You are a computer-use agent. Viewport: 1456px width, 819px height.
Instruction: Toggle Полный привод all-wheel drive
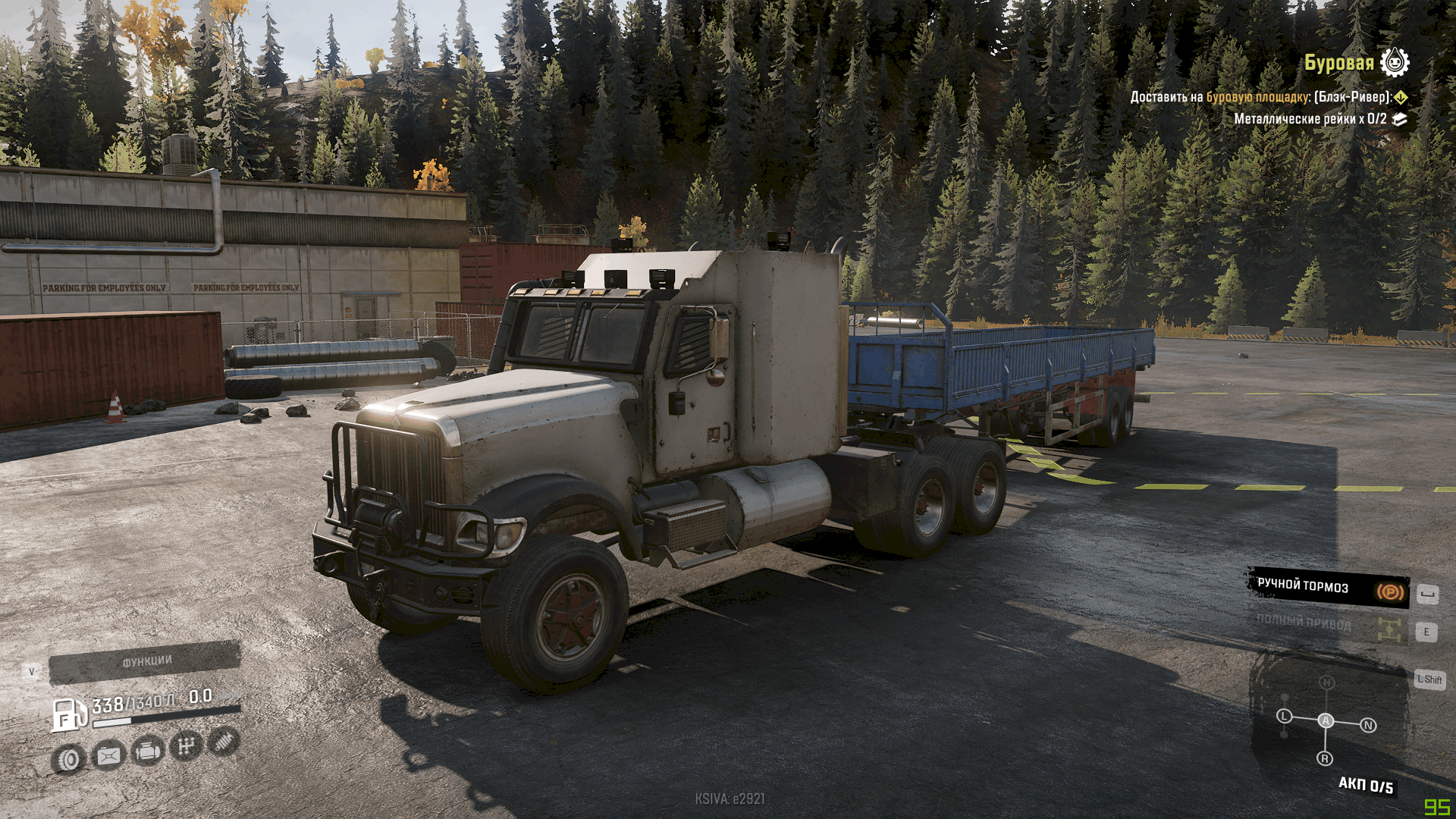[1329, 626]
